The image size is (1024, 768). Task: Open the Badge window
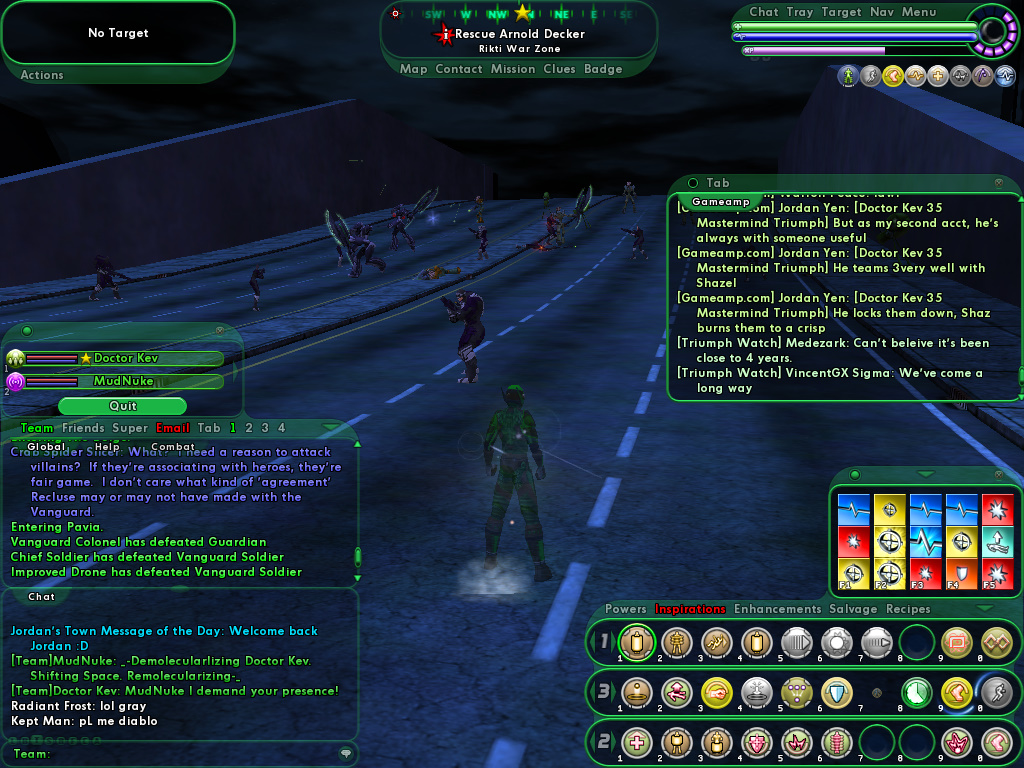tap(603, 69)
